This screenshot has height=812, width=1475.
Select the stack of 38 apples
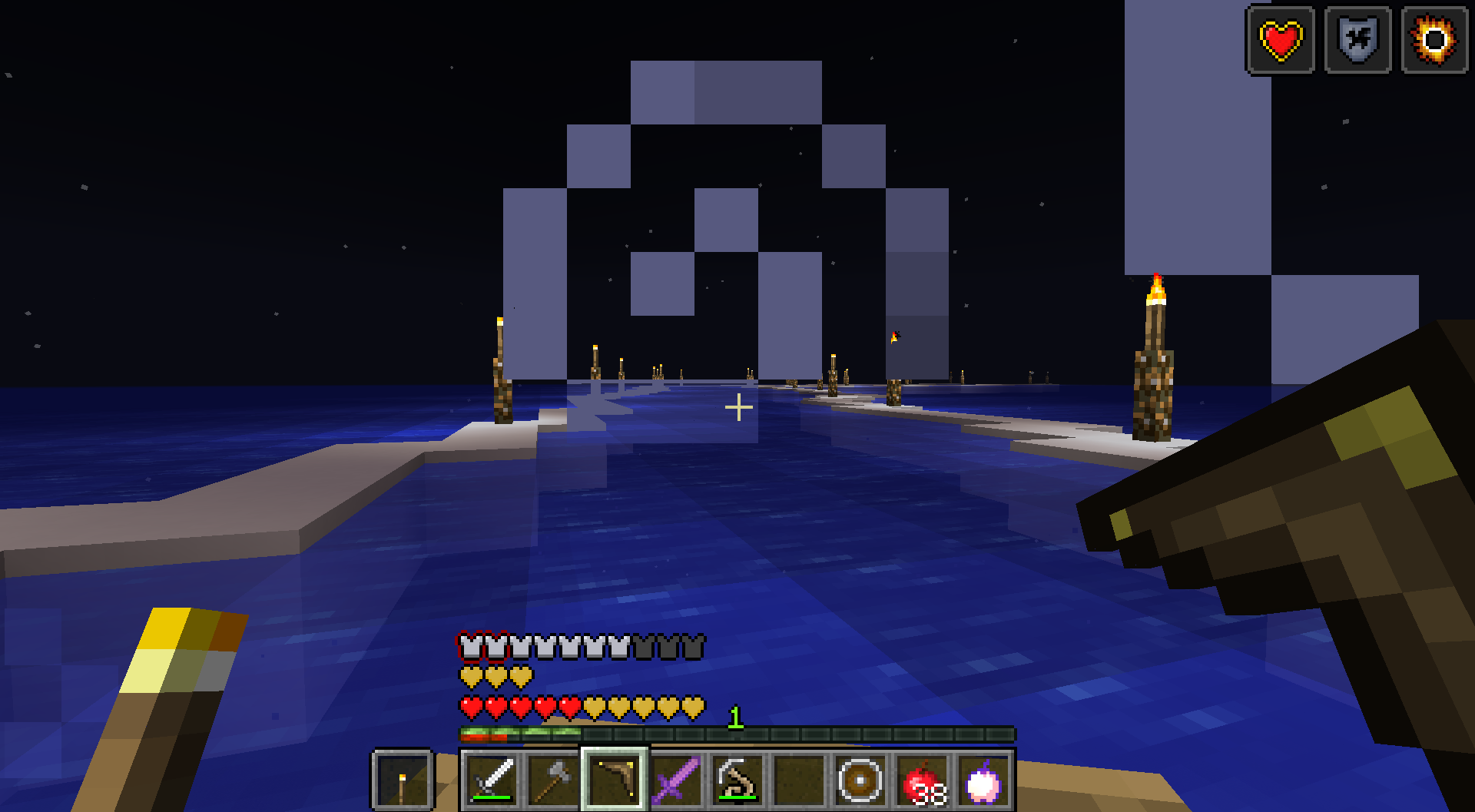tap(922, 780)
